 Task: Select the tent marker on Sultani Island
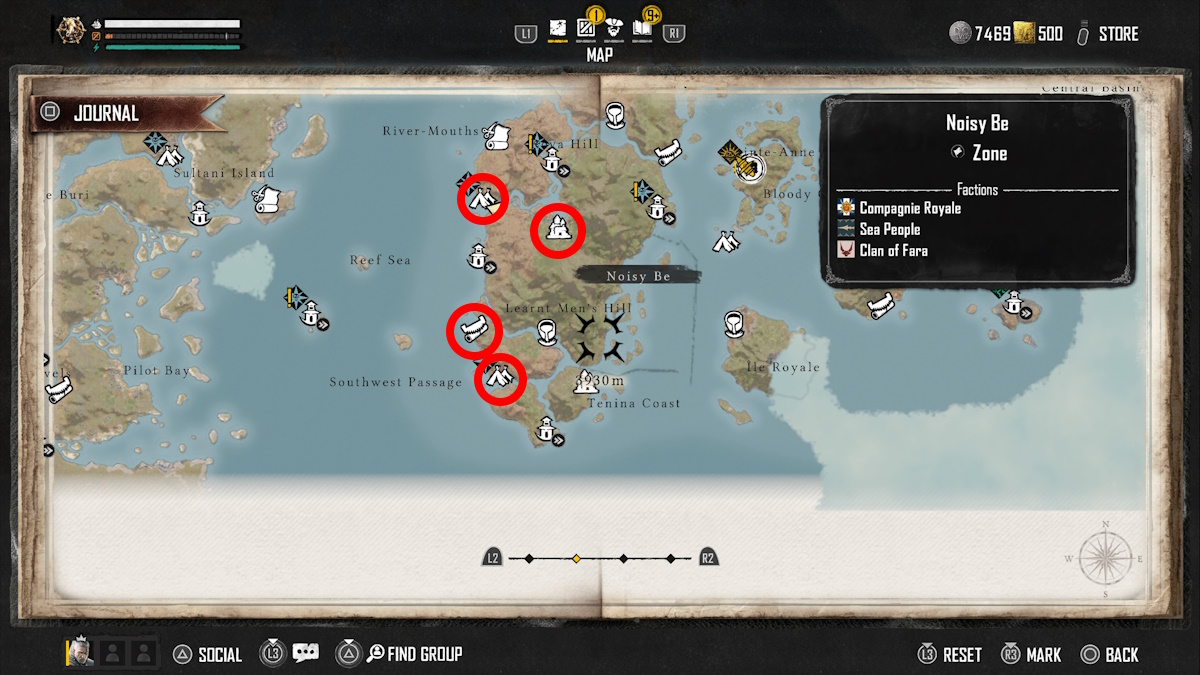pos(170,155)
